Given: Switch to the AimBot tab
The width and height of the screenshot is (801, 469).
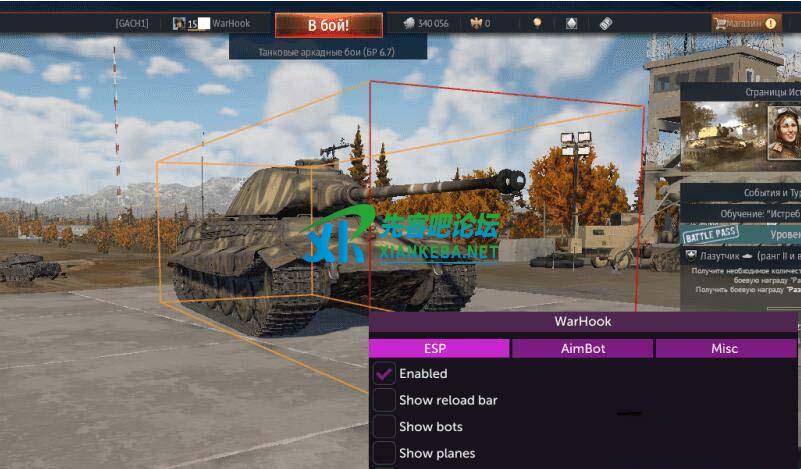Looking at the screenshot, I should tap(583, 348).
